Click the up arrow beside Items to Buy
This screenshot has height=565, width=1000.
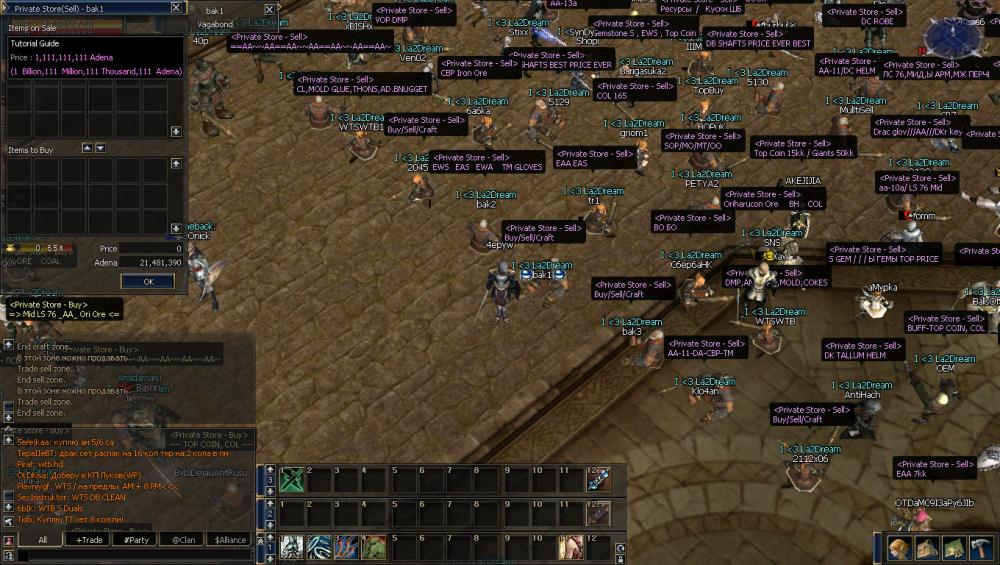click(85, 149)
